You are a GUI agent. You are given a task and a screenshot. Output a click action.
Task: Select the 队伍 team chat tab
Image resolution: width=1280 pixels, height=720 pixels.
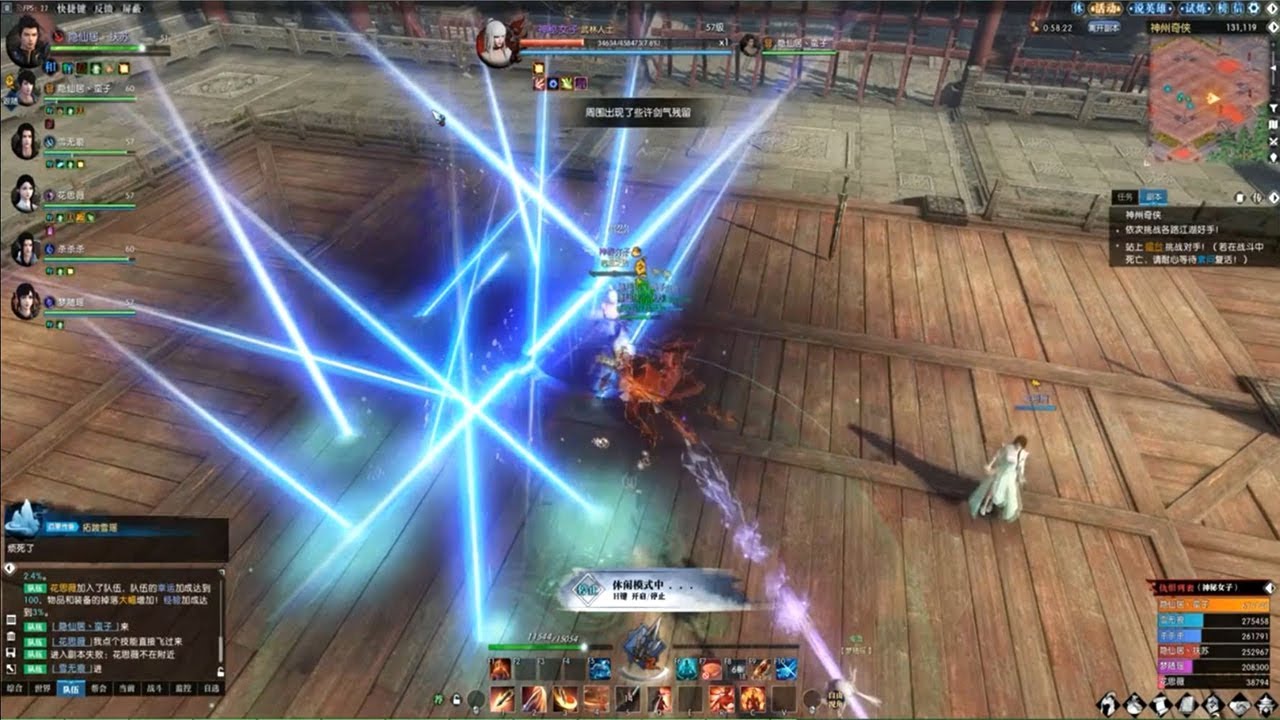[x=71, y=688]
